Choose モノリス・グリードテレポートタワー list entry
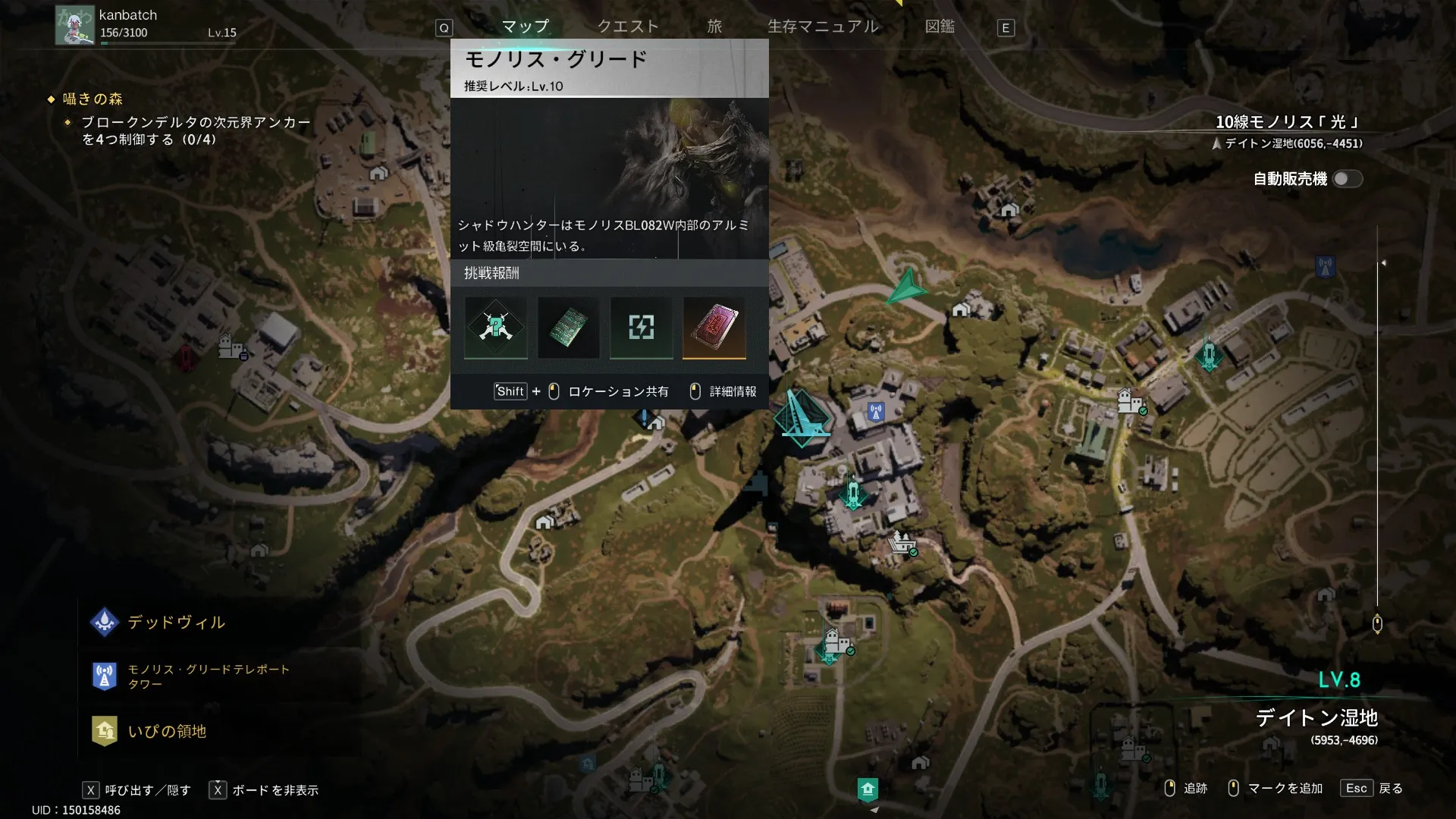Image resolution: width=1456 pixels, height=819 pixels. pos(208,676)
